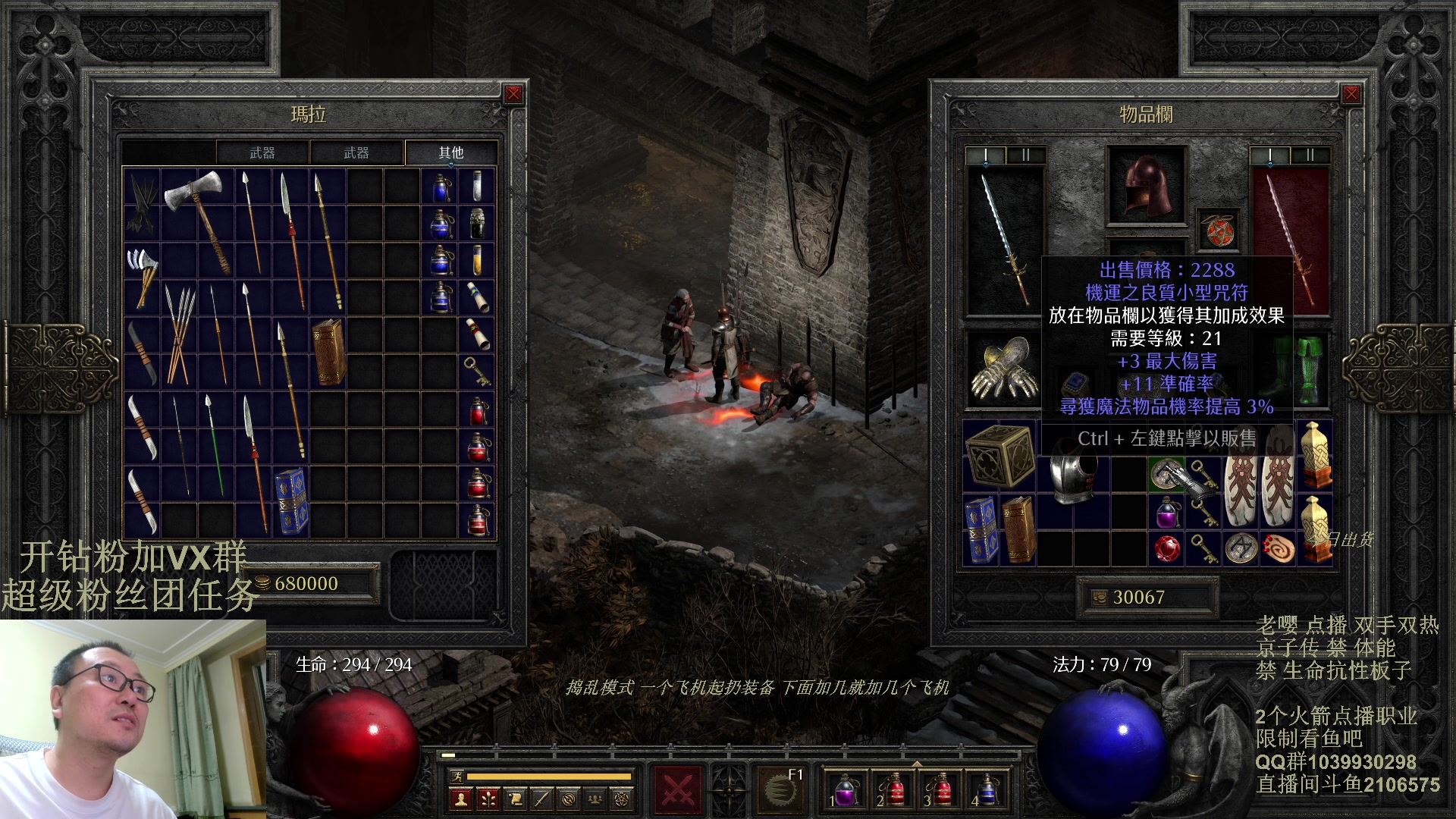Image resolution: width=1456 pixels, height=819 pixels.
Task: Select the bundle of javelins in shop
Action: pos(179,334)
